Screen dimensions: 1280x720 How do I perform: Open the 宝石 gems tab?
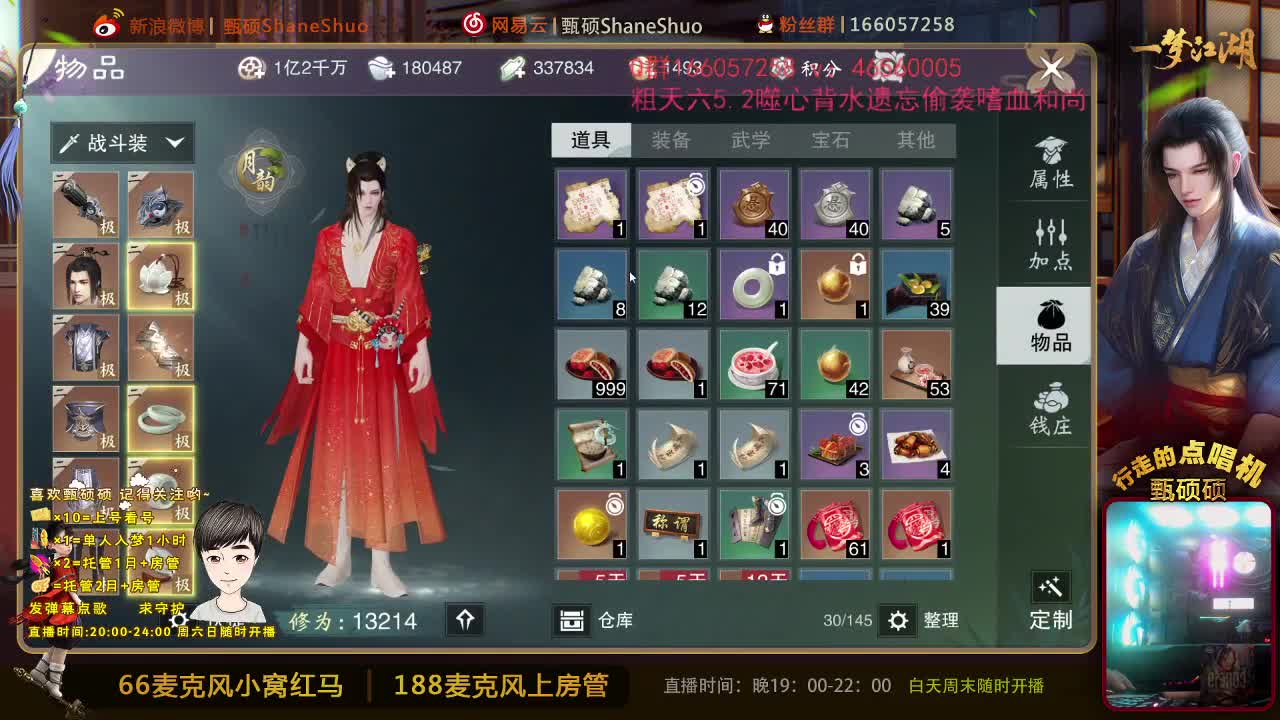pyautogui.click(x=834, y=140)
